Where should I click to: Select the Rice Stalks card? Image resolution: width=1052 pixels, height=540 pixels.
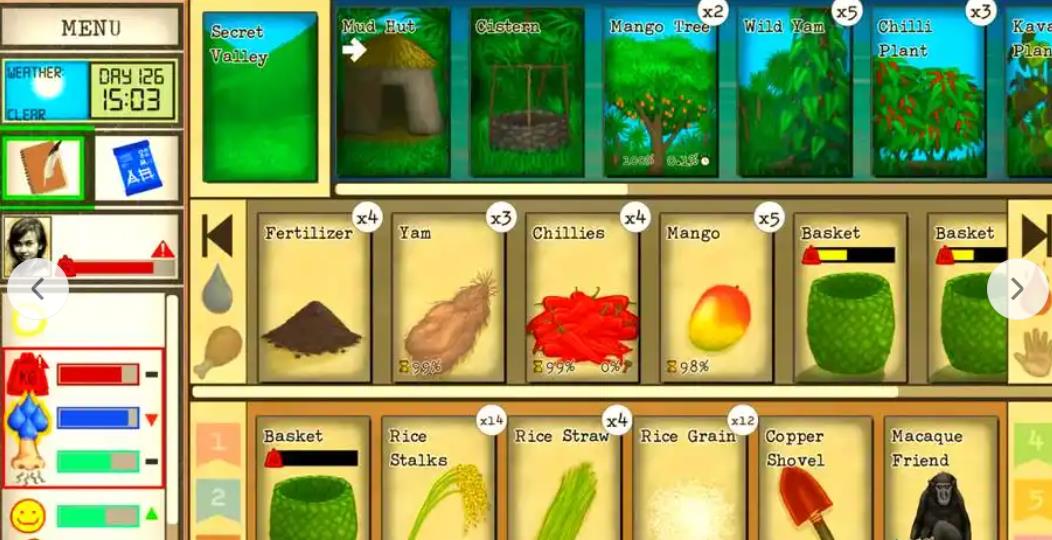tap(438, 480)
